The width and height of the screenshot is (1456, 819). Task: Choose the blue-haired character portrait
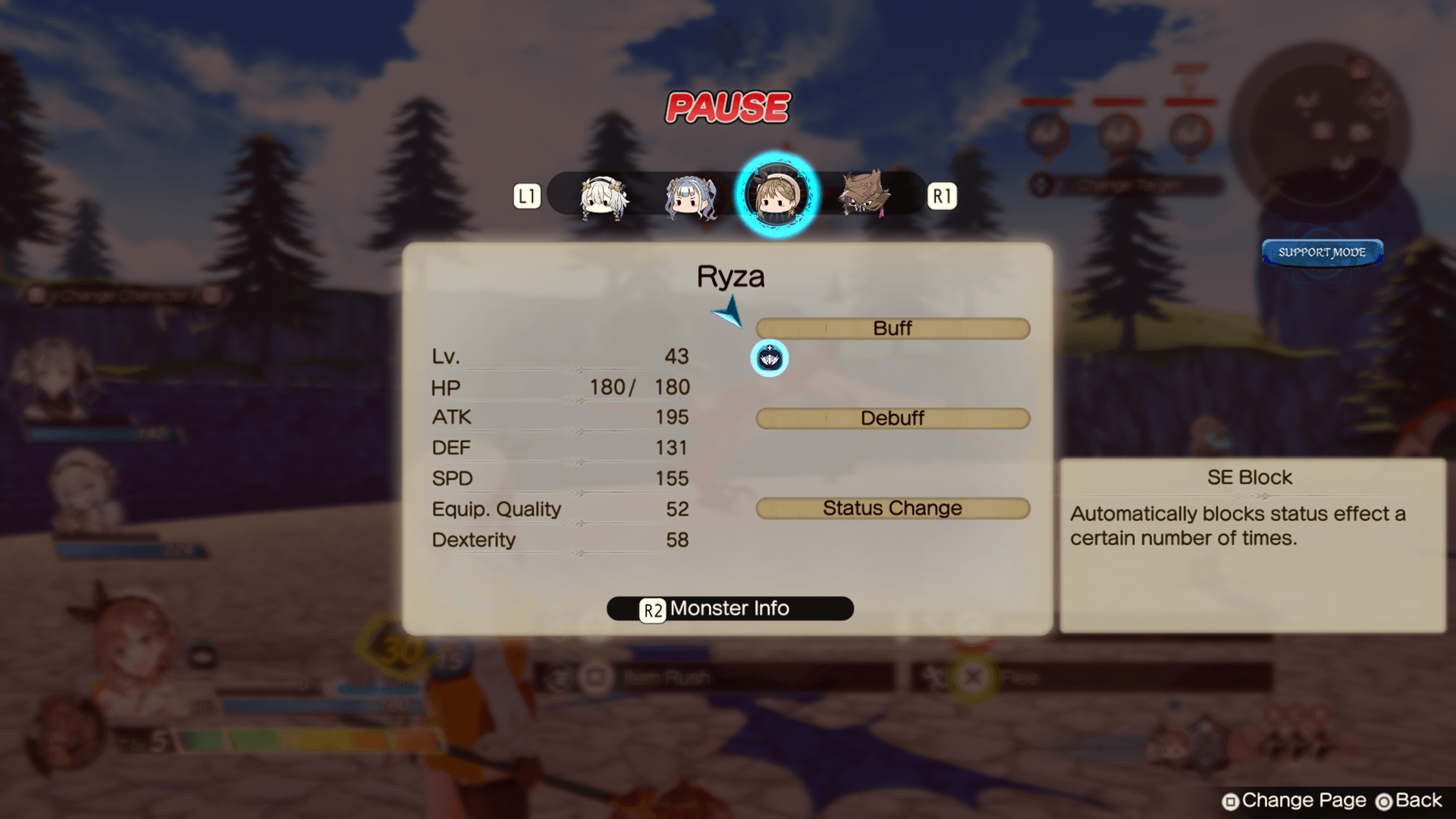690,197
